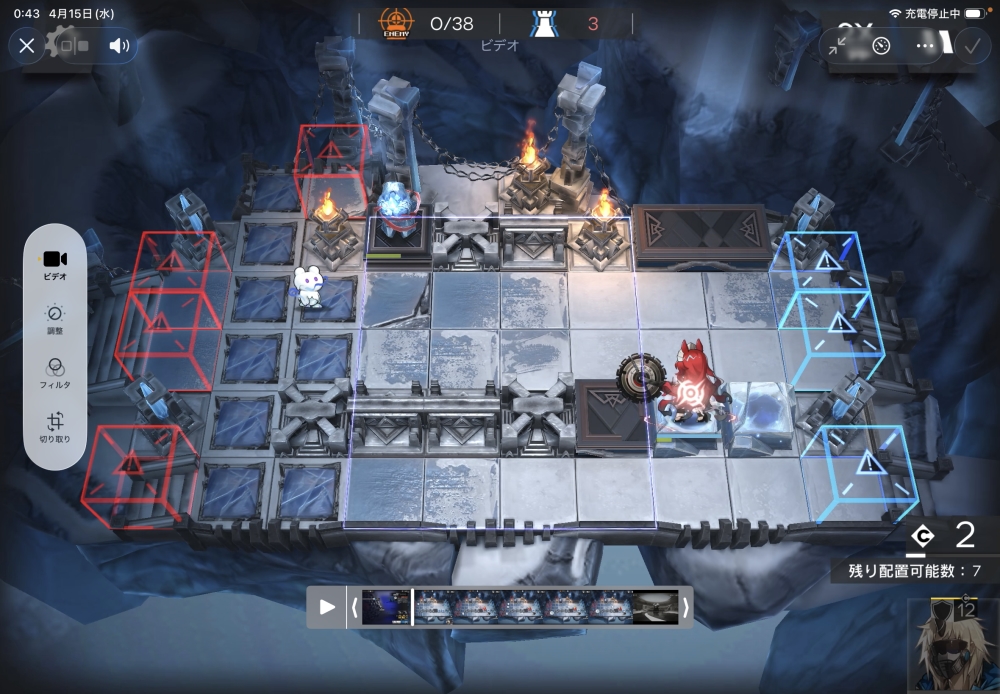Viewport: 1000px width, 694px height.
Task: Open the フィルタ filter options
Action: pos(56,373)
